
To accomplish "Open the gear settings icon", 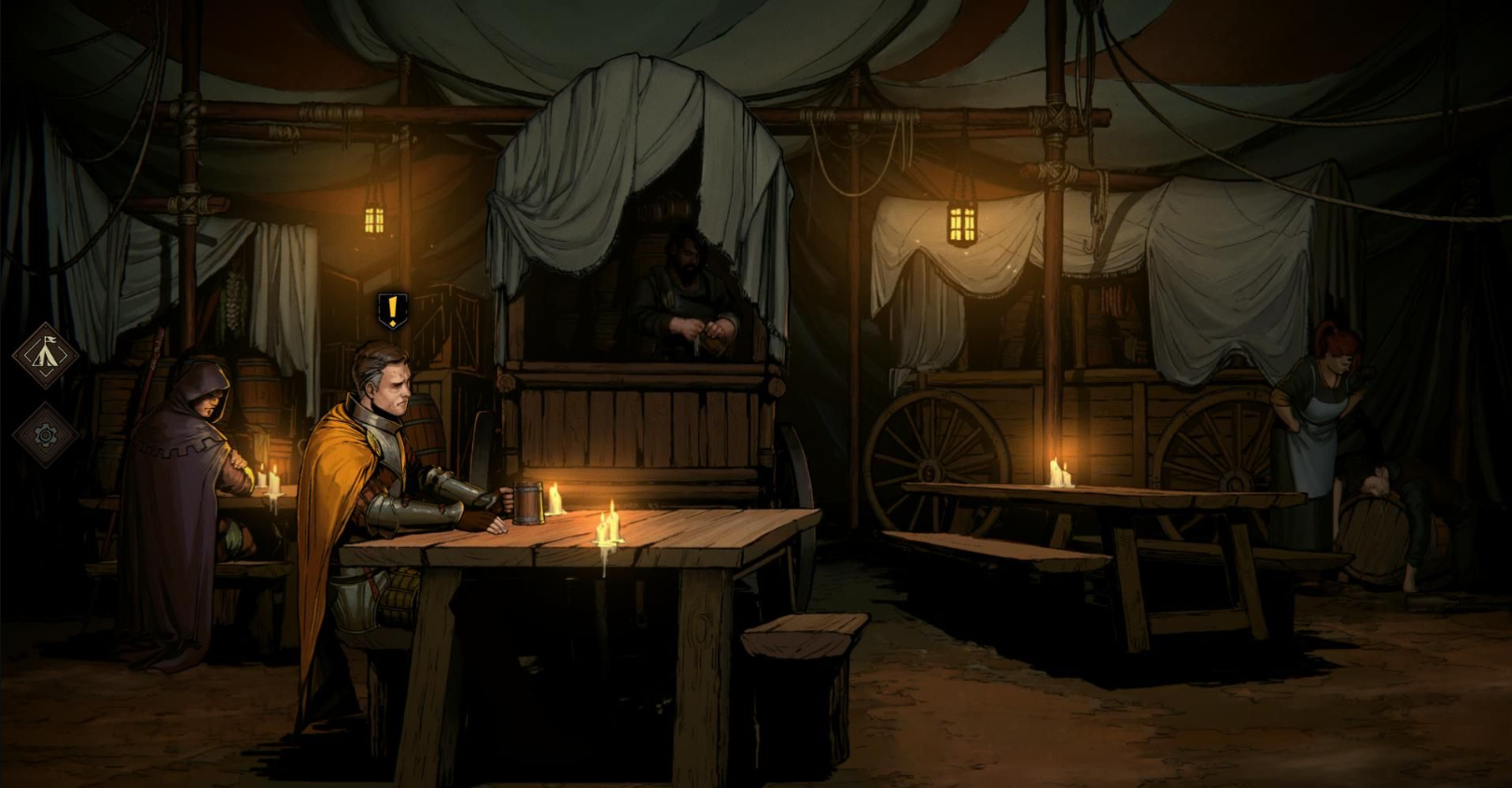I will [45, 435].
